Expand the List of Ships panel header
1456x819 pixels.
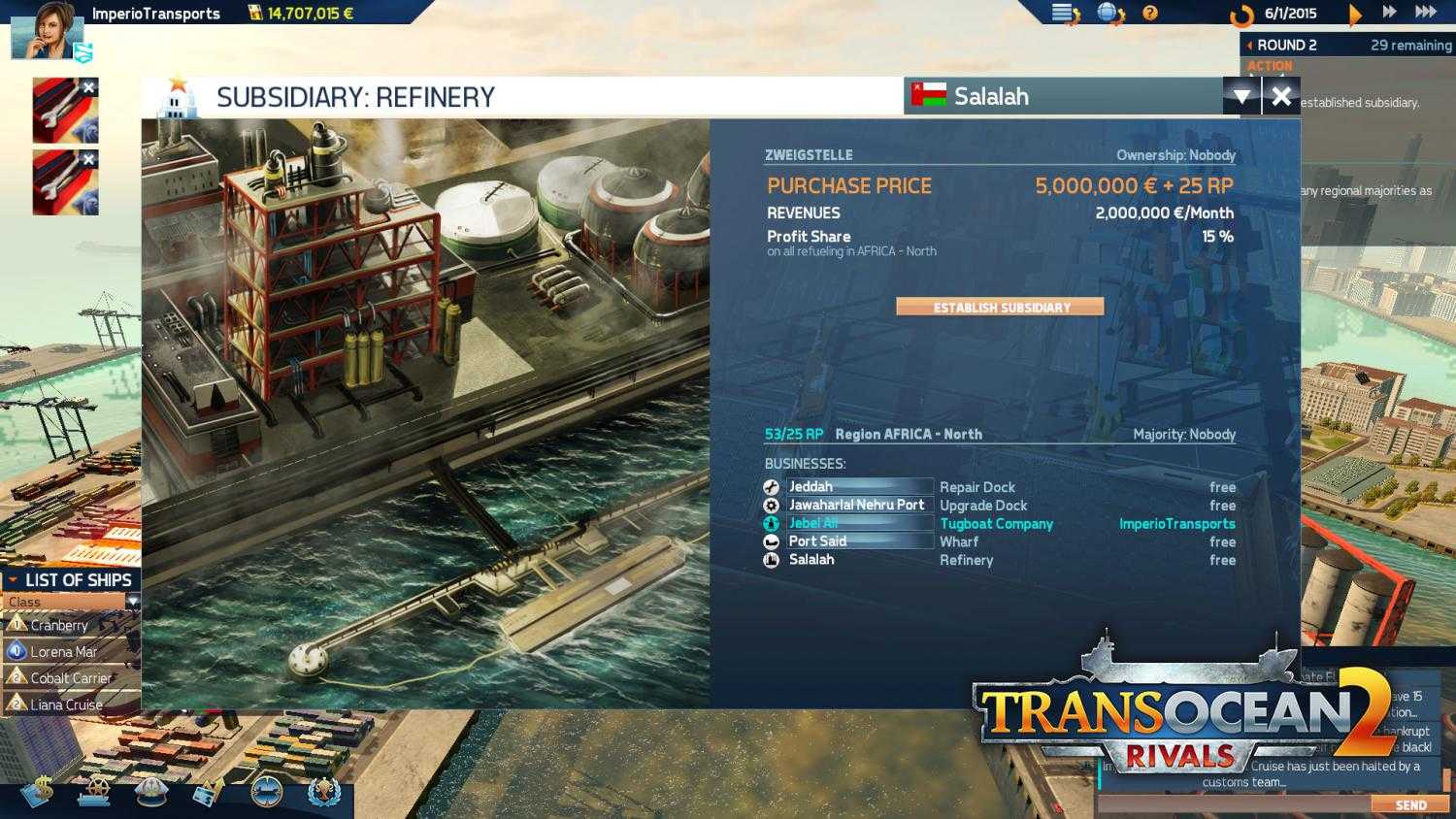pyautogui.click(x=70, y=579)
